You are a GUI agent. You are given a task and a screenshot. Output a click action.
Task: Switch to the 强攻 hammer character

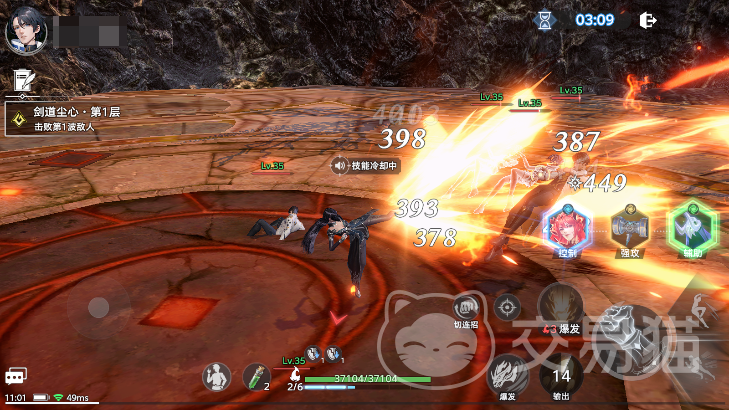pyautogui.click(x=630, y=228)
